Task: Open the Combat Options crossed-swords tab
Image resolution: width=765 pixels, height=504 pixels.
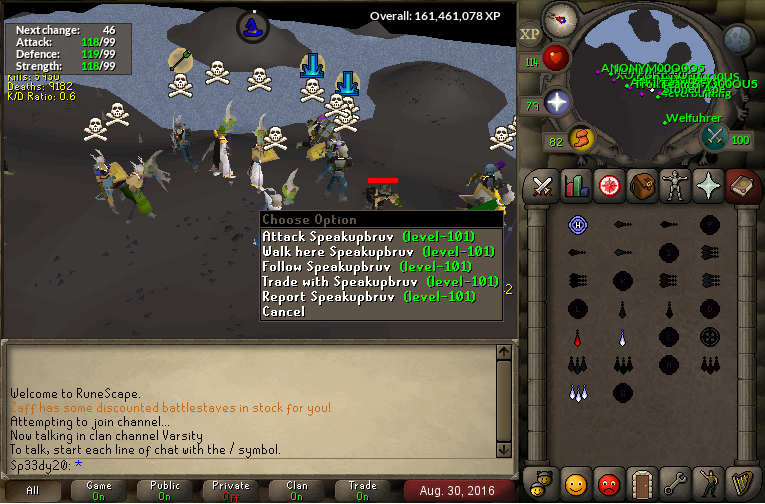Action: [x=542, y=185]
